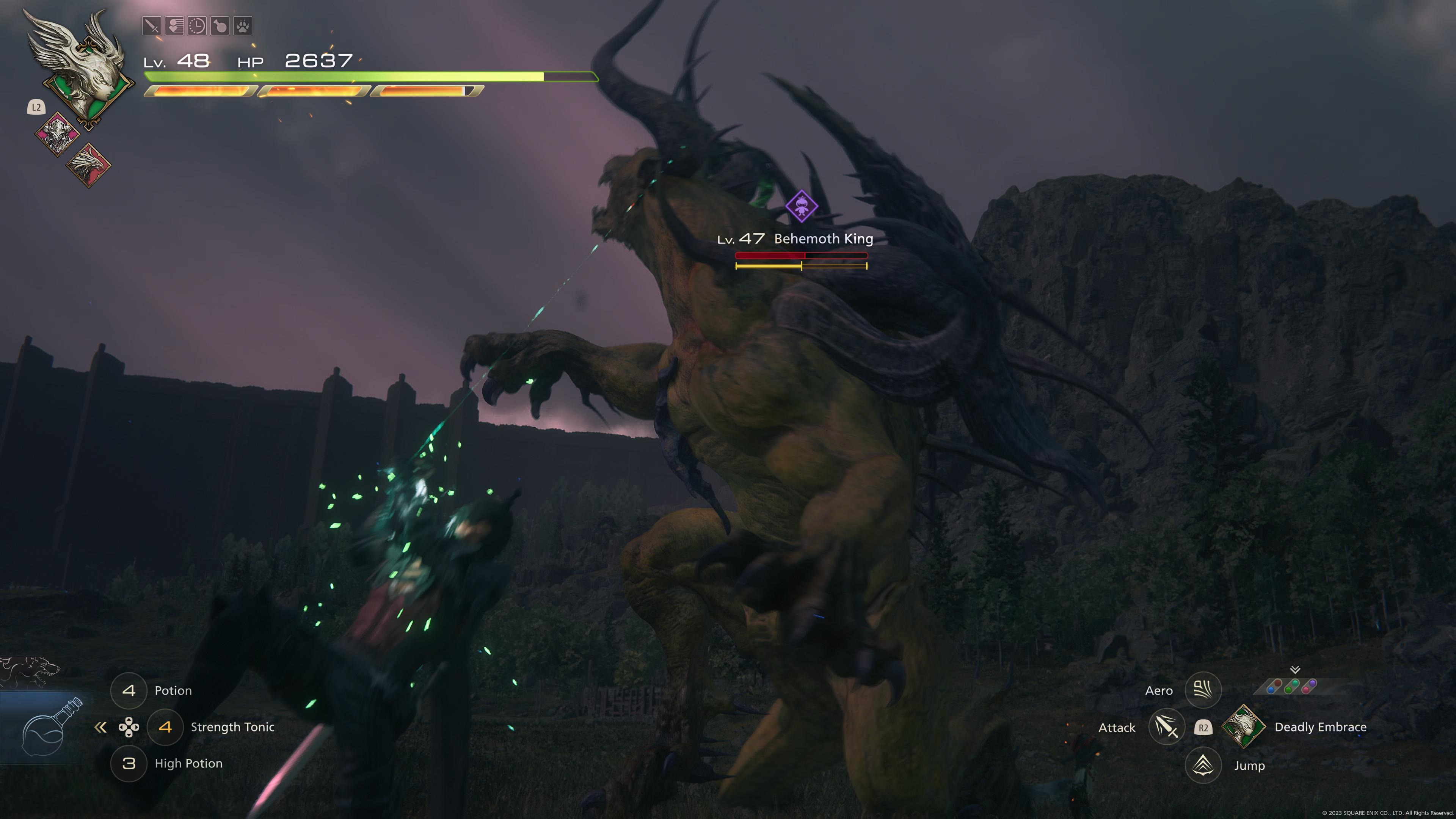Screen dimensions: 1456x819
Task: Select the potion flask item panel
Action: pos(45,729)
